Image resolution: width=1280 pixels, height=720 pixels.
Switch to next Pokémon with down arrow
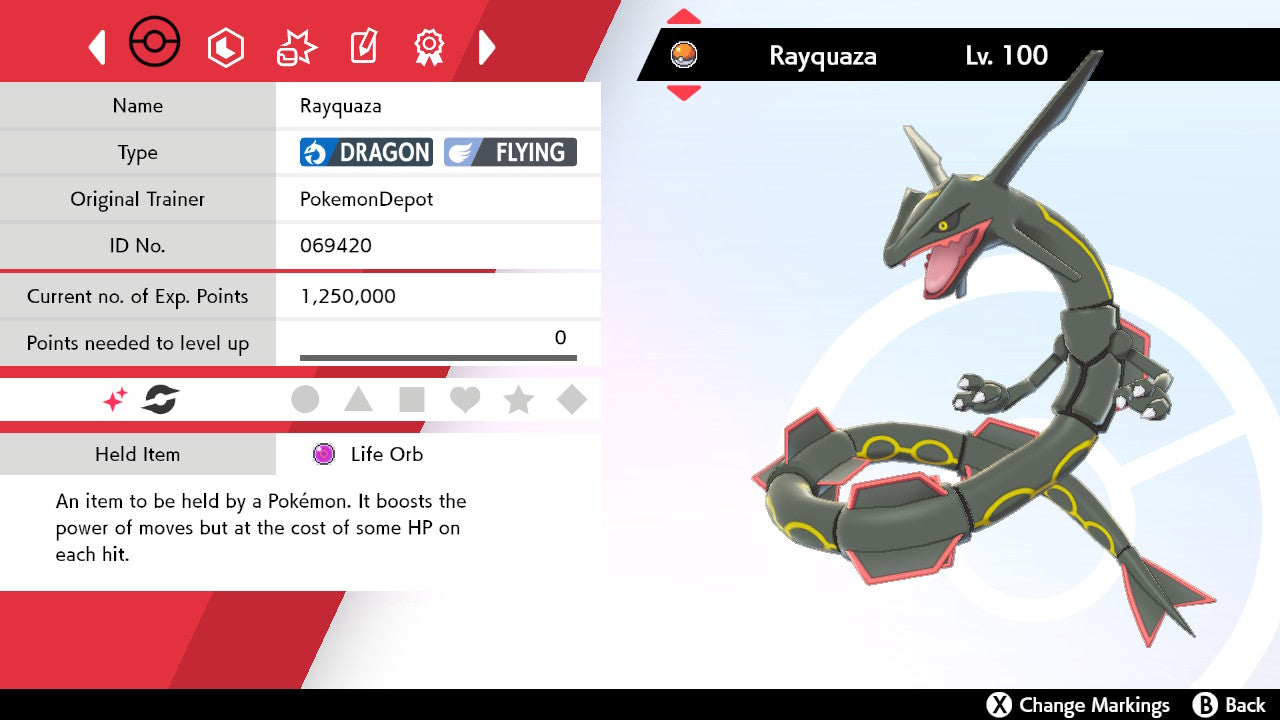(684, 93)
